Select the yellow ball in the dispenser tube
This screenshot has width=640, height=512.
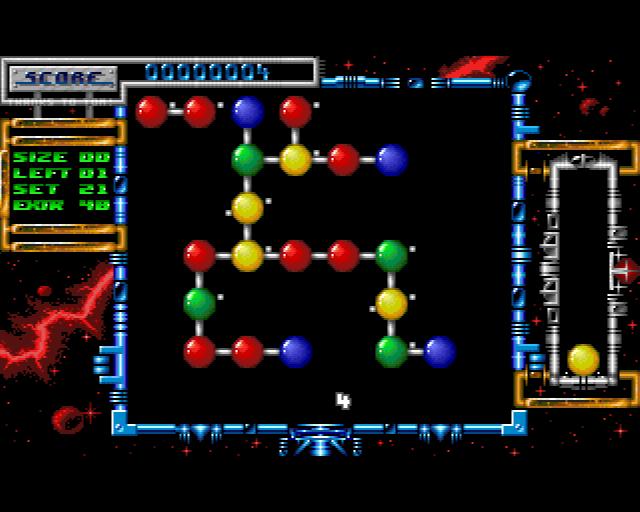583,359
